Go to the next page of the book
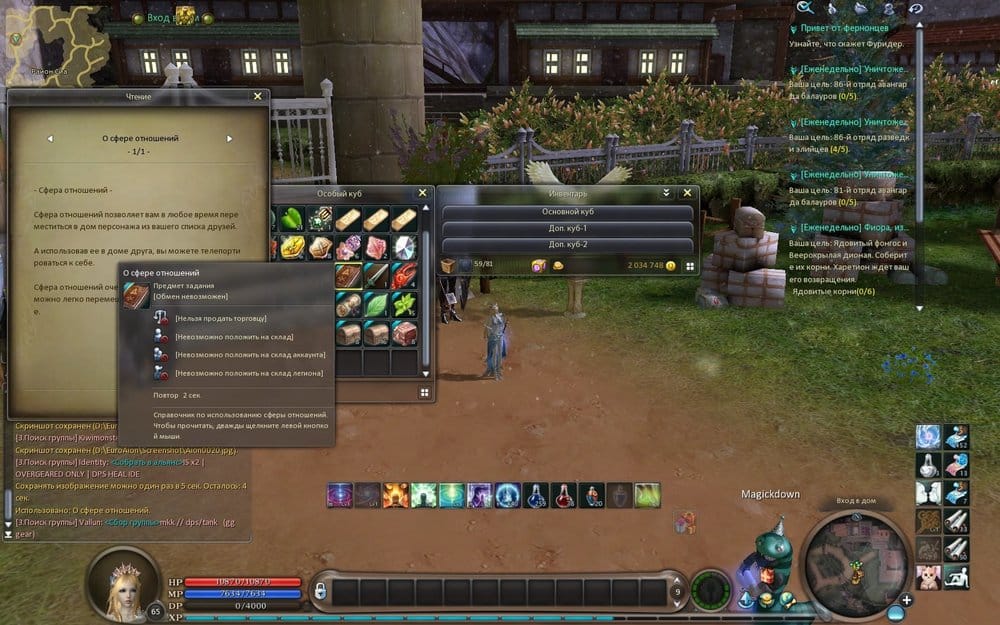 pyautogui.click(x=229, y=139)
